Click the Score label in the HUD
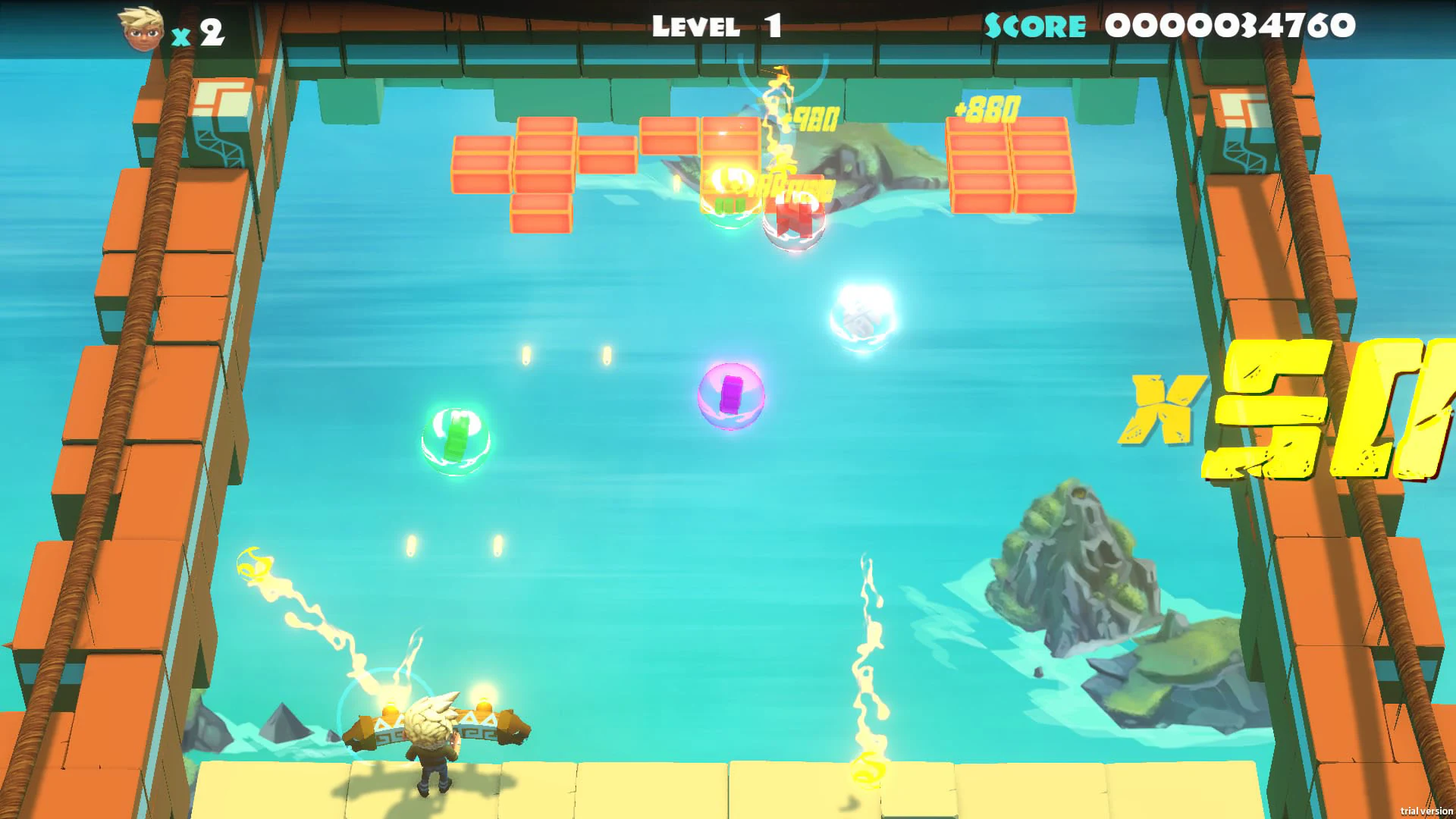Image resolution: width=1456 pixels, height=819 pixels. pyautogui.click(x=1035, y=26)
